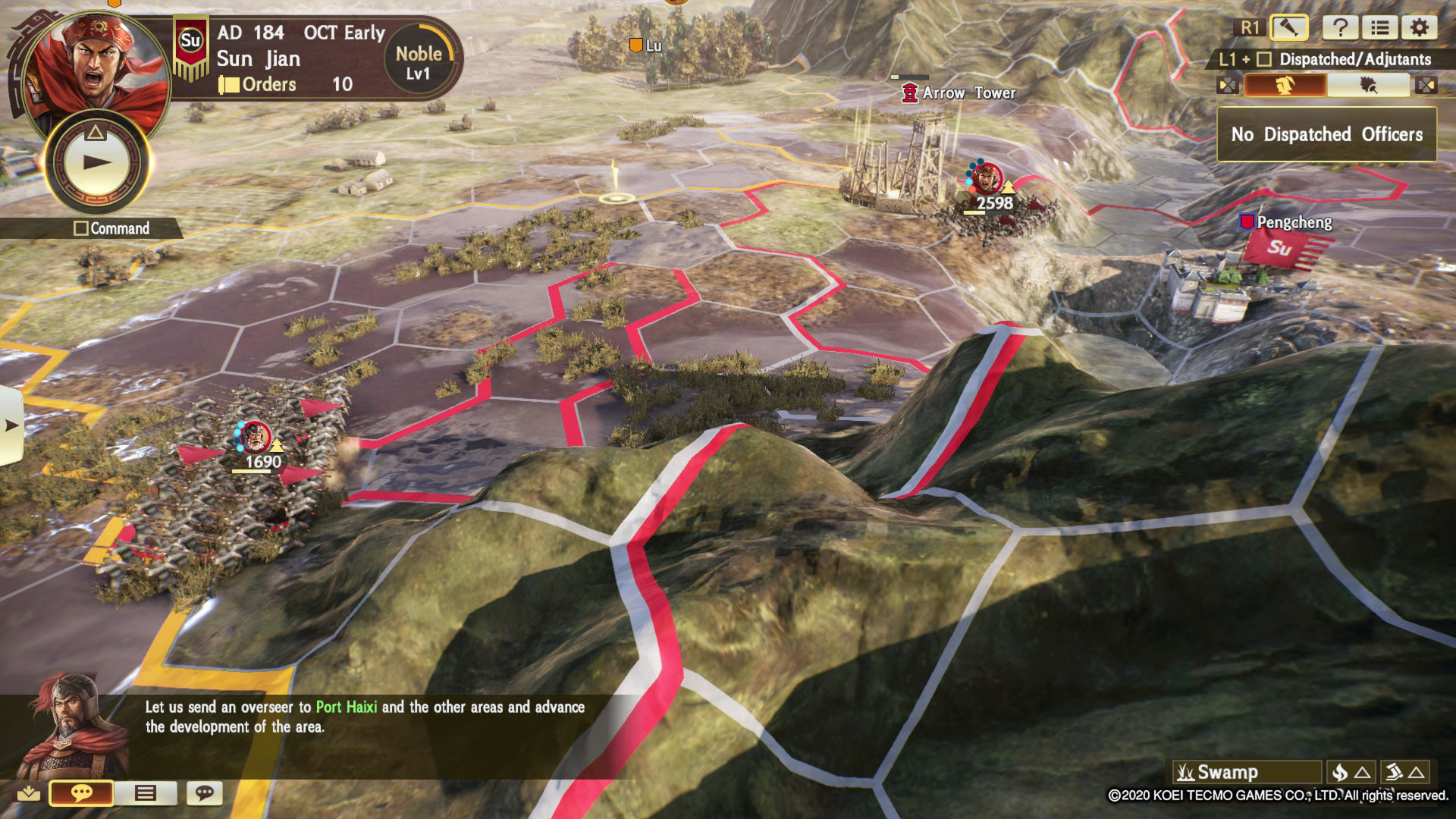Select the telescope view button
1456x819 pixels.
(1288, 28)
